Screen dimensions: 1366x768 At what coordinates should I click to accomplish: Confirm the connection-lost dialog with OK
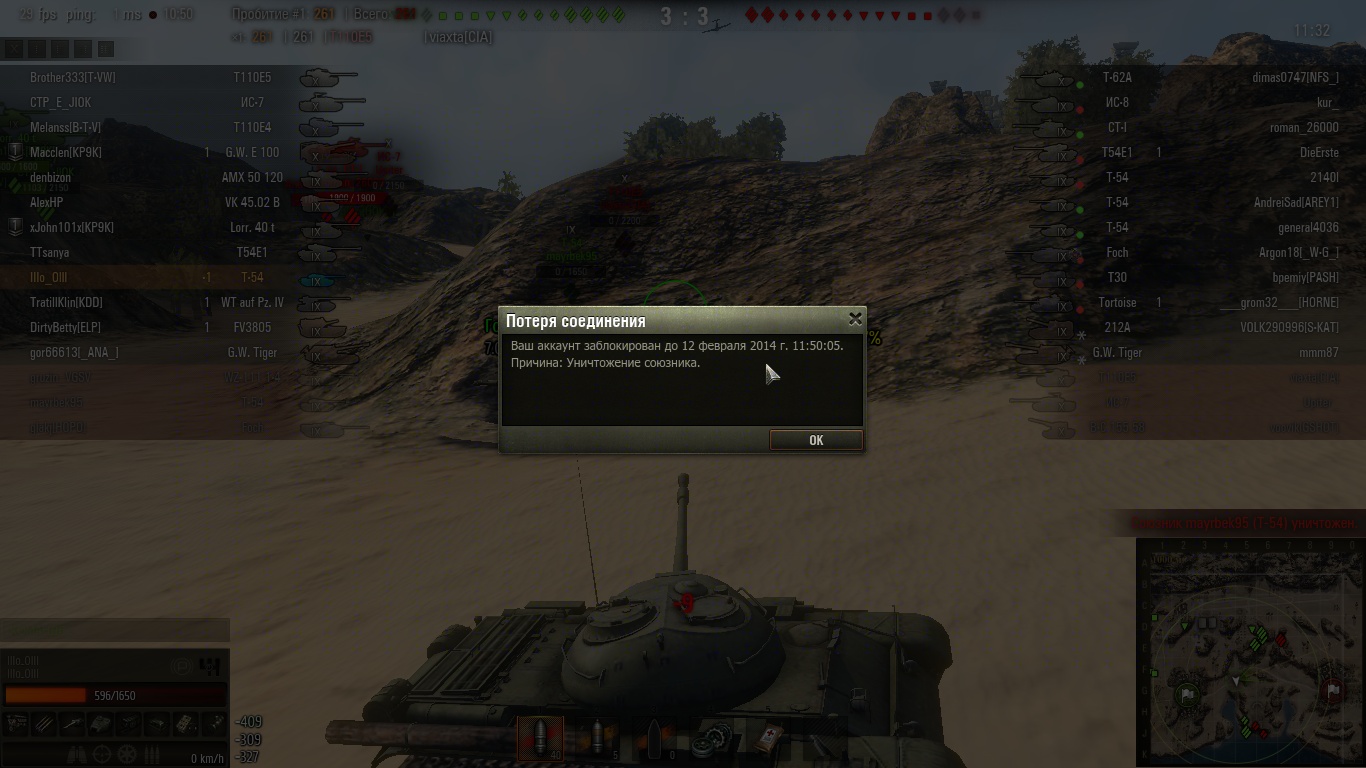pyautogui.click(x=816, y=440)
